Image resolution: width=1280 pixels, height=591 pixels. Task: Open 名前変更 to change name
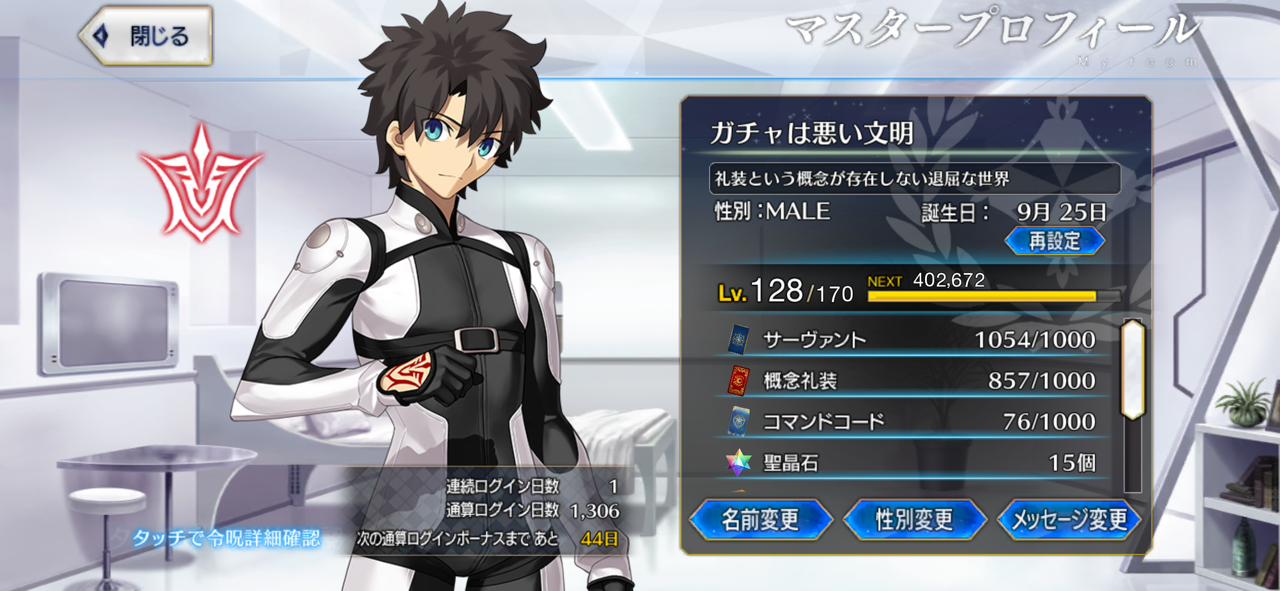[761, 520]
